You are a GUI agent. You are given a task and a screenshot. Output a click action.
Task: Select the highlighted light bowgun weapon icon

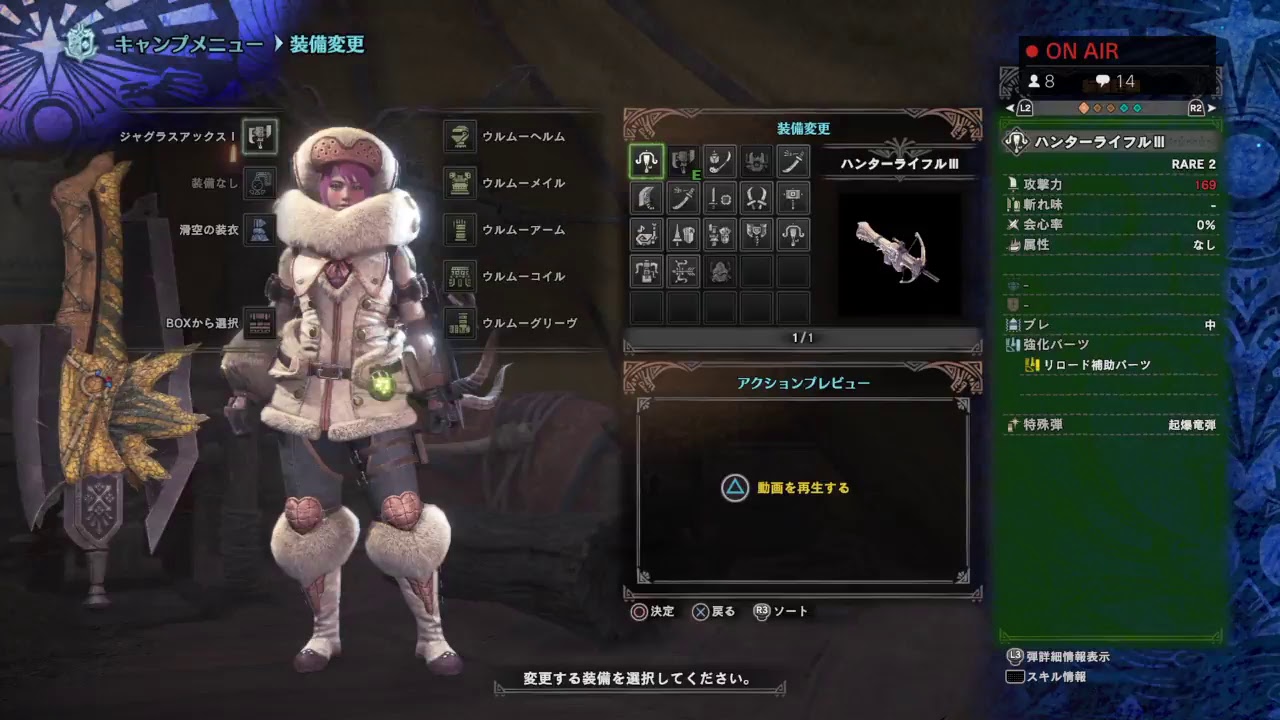pos(646,160)
